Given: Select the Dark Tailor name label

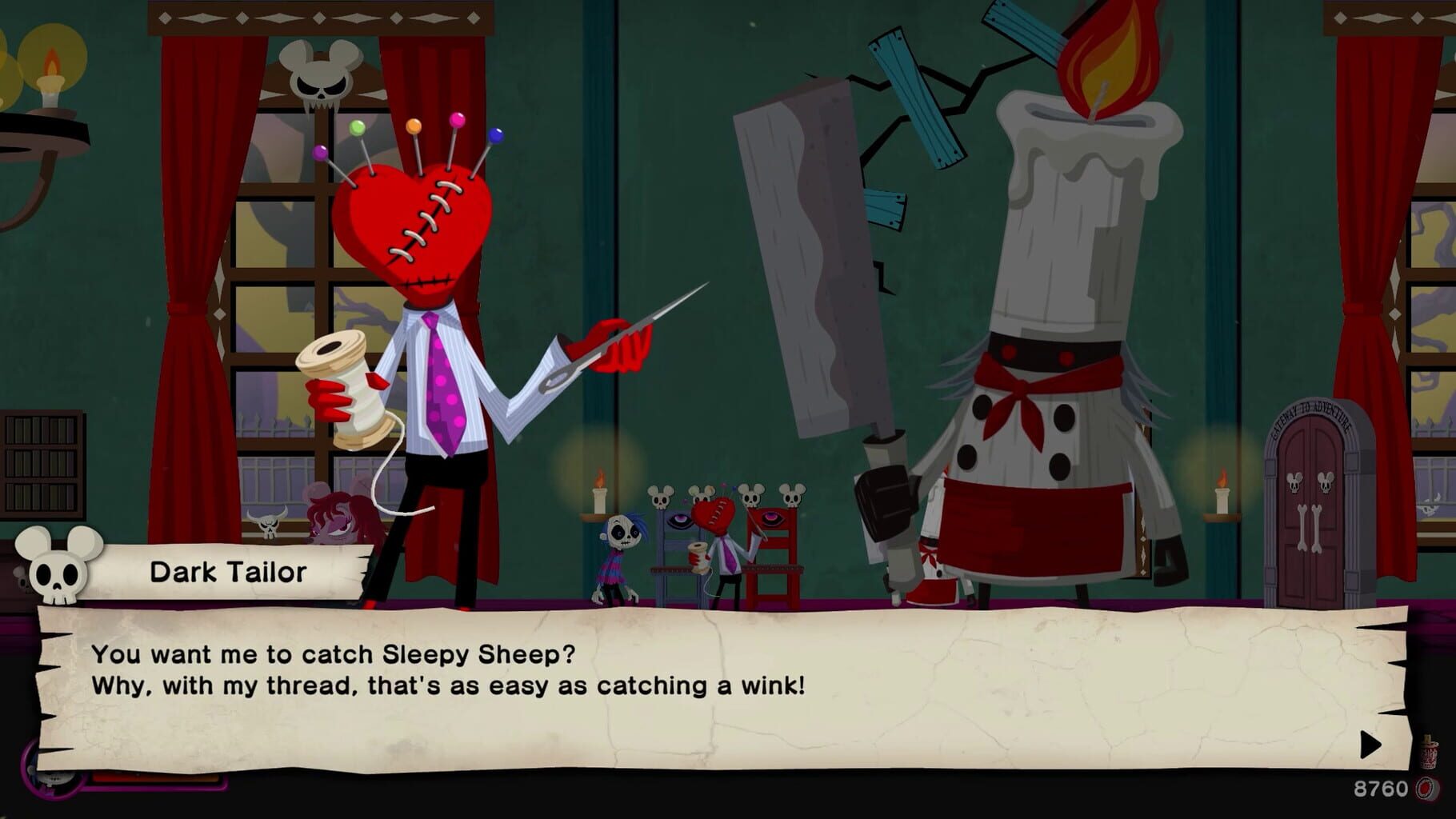Looking at the screenshot, I should [226, 571].
